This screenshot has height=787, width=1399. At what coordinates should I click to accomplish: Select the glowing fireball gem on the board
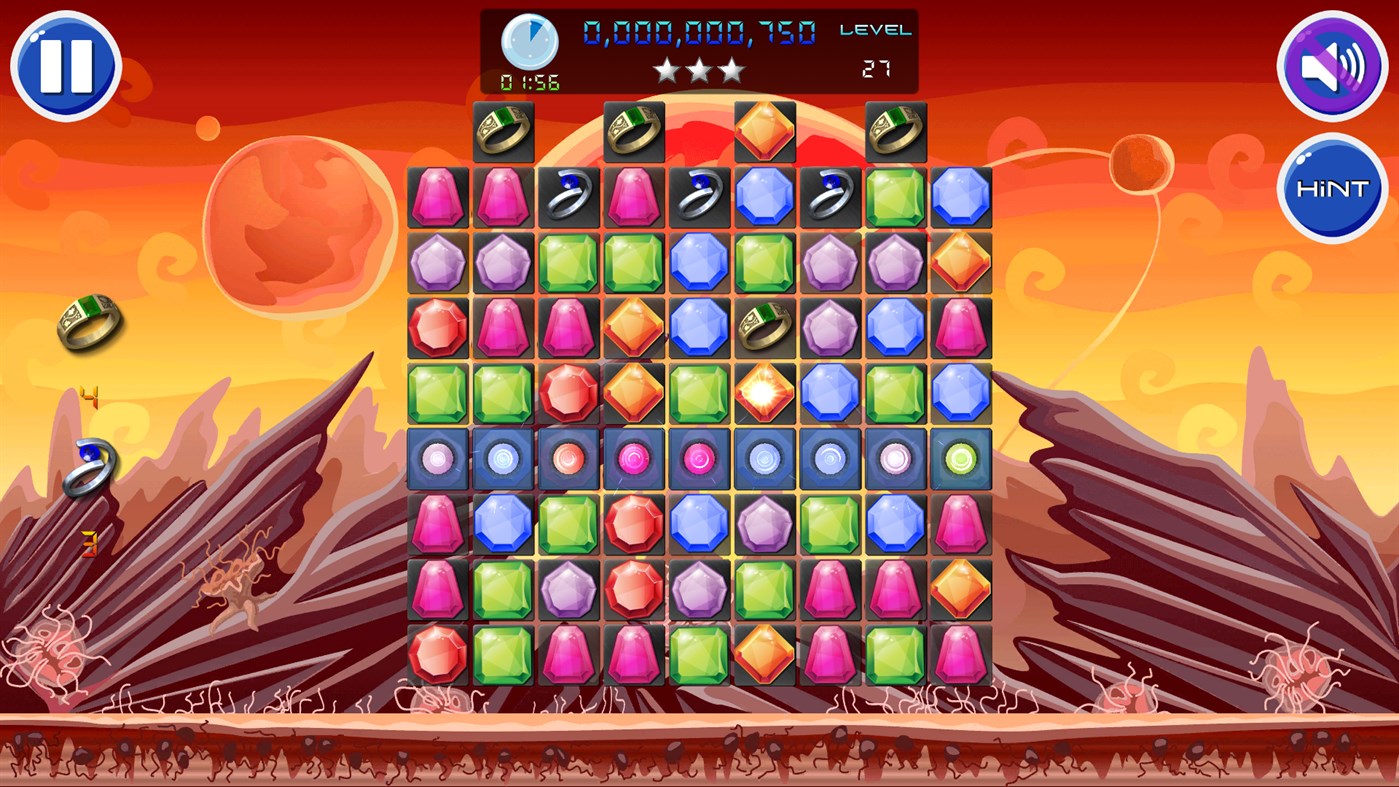point(765,394)
